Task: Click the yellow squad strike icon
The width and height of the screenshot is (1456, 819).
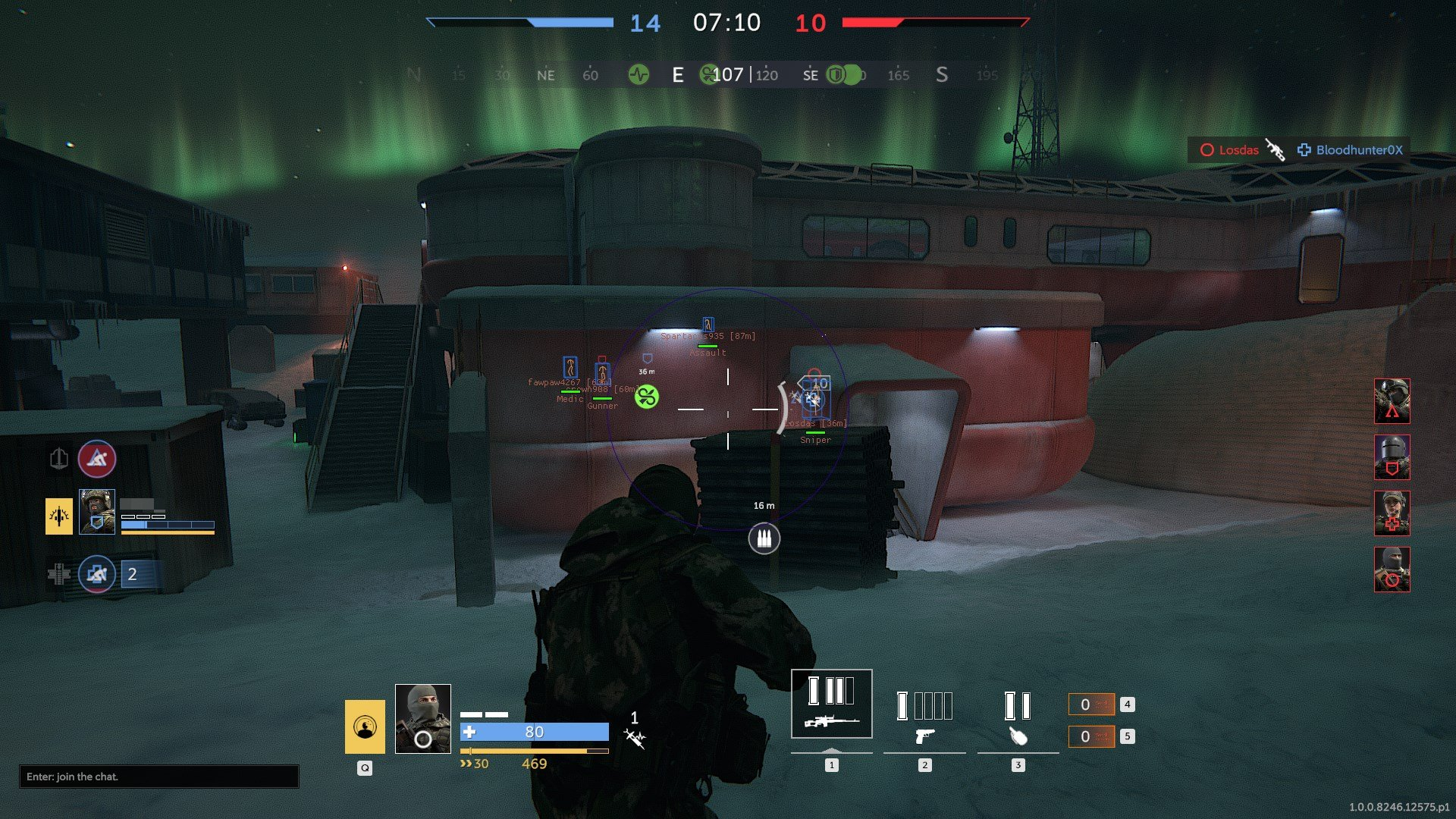Action: coord(59,516)
